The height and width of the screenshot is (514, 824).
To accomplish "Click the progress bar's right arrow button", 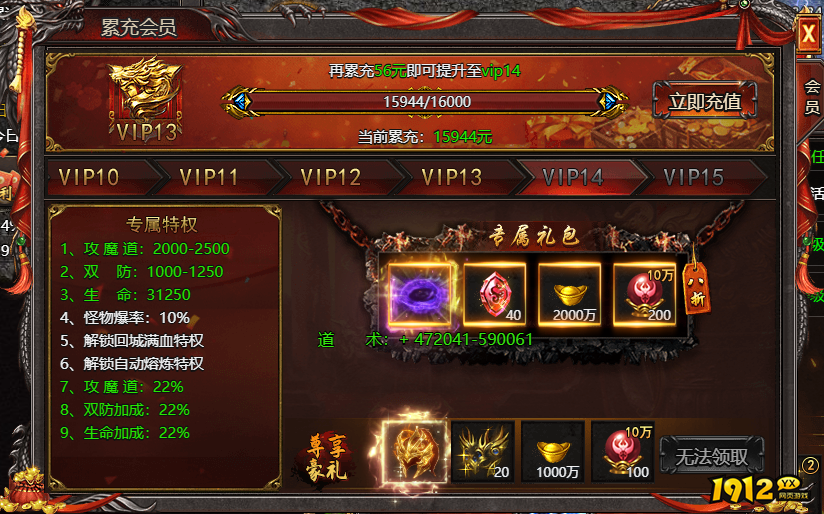I will point(608,102).
